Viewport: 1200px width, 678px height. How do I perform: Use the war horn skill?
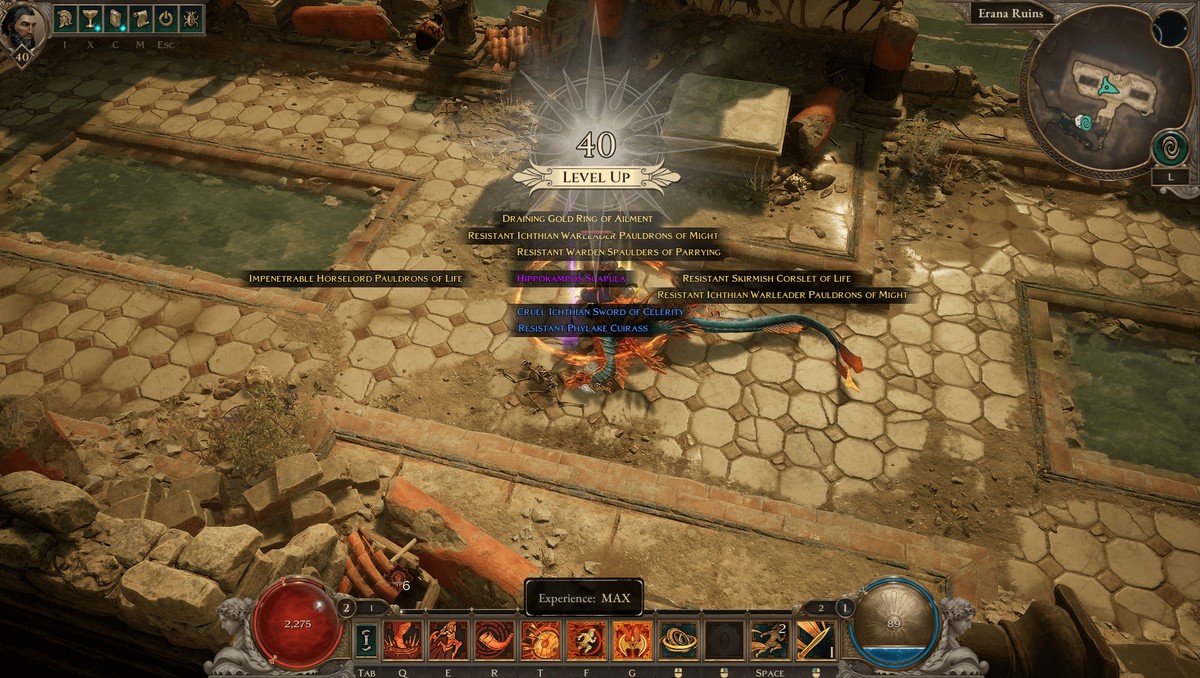click(493, 640)
